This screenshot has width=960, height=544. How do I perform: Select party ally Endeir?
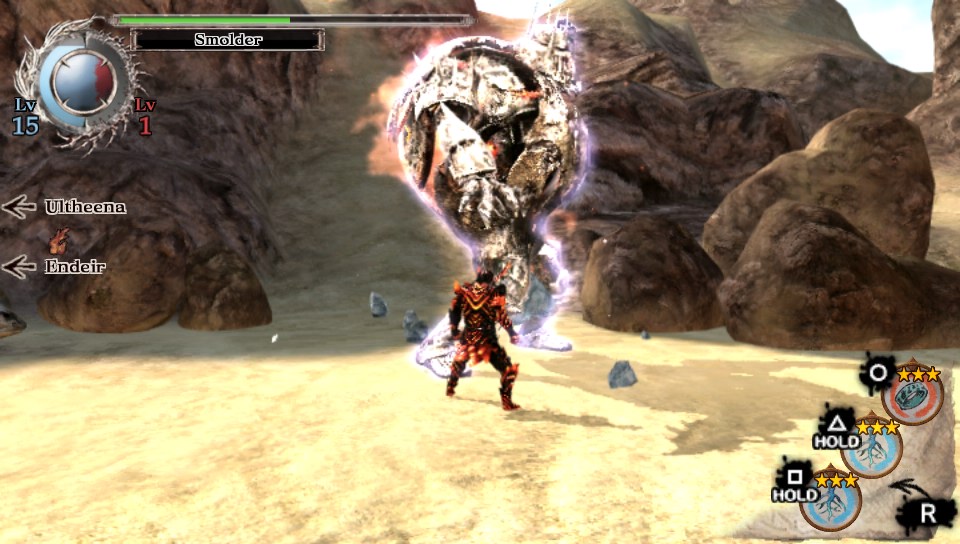coord(75,266)
